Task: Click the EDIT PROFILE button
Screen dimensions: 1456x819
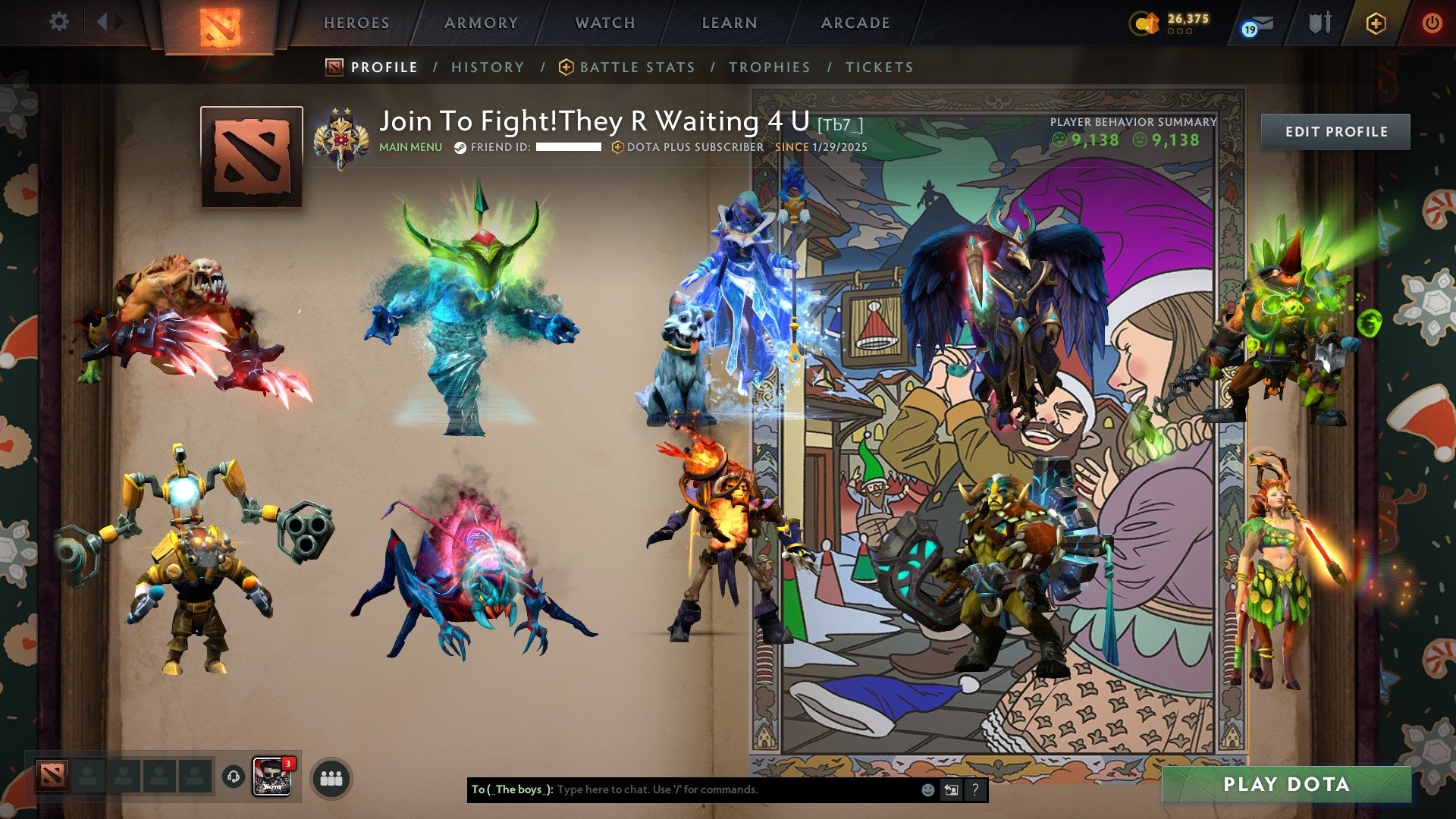Action: (x=1335, y=130)
